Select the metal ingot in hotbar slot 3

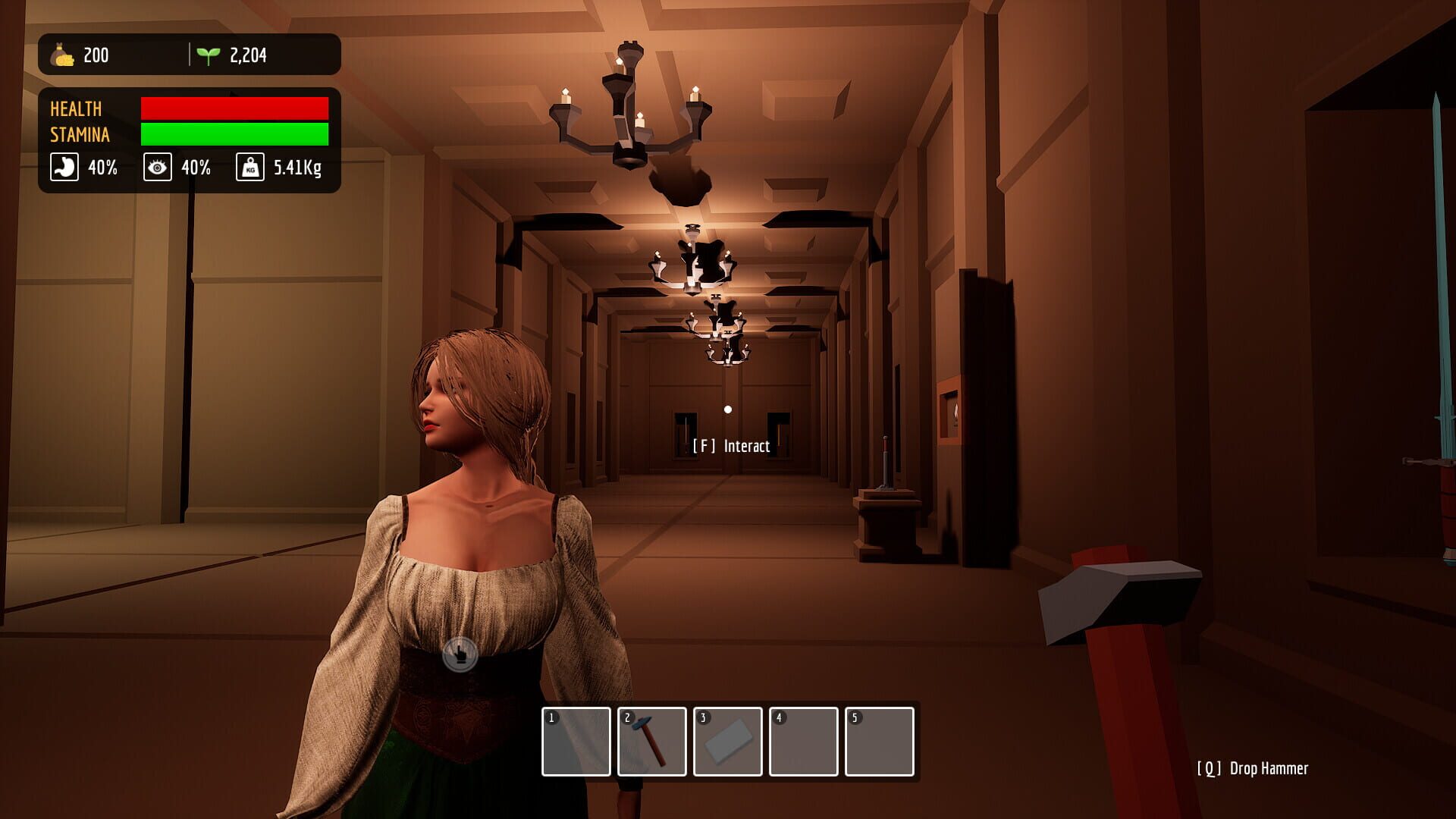[728, 739]
